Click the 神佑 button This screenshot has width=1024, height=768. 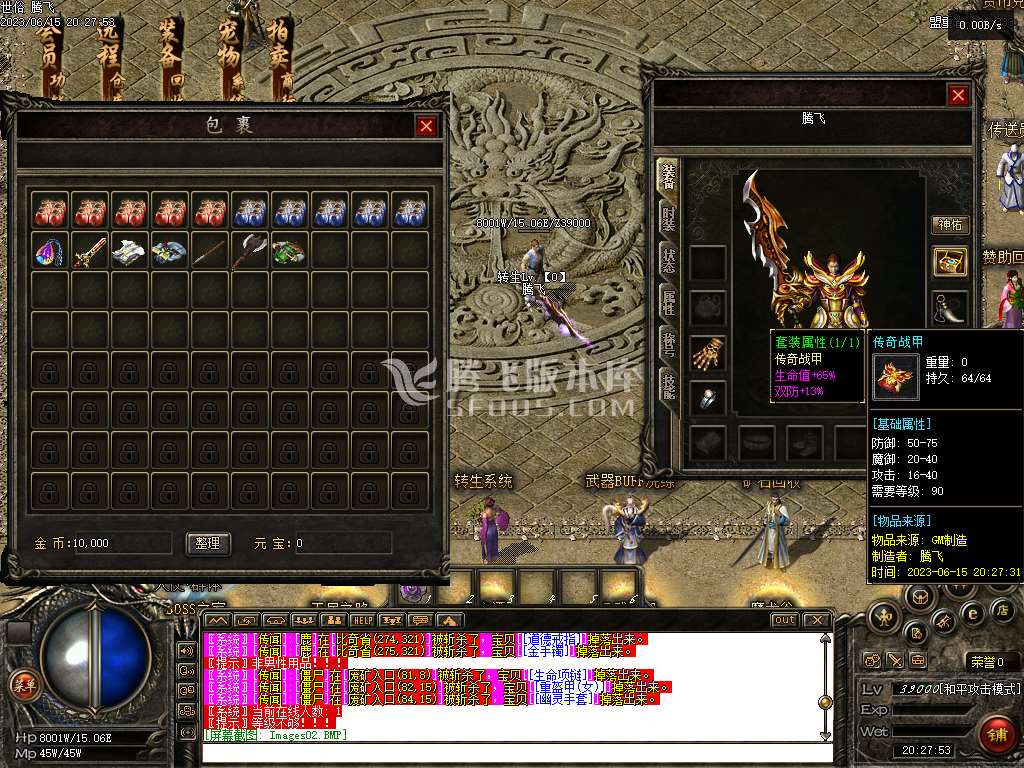click(x=949, y=225)
